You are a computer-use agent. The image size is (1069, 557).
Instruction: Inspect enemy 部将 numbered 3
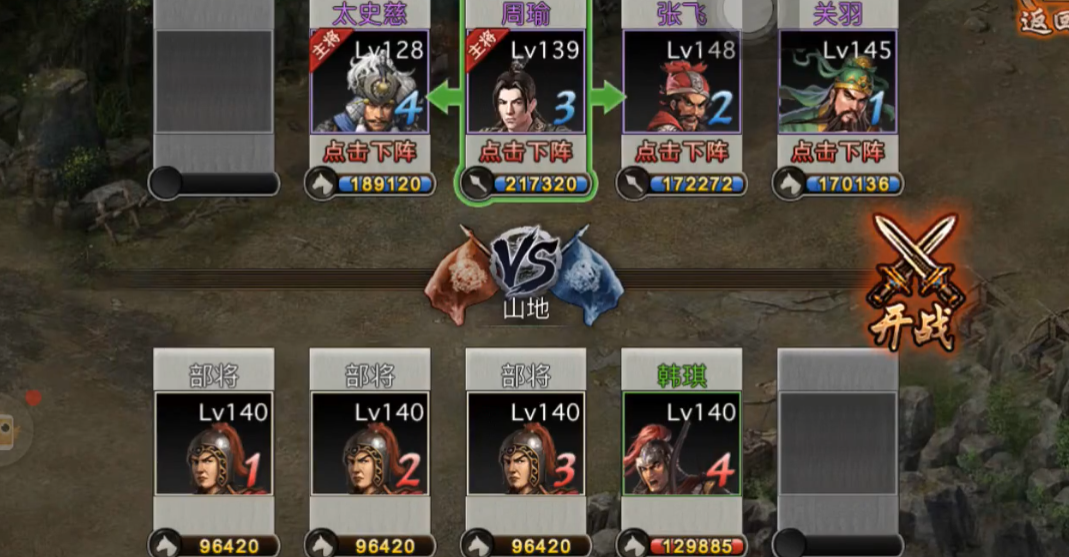(526, 443)
